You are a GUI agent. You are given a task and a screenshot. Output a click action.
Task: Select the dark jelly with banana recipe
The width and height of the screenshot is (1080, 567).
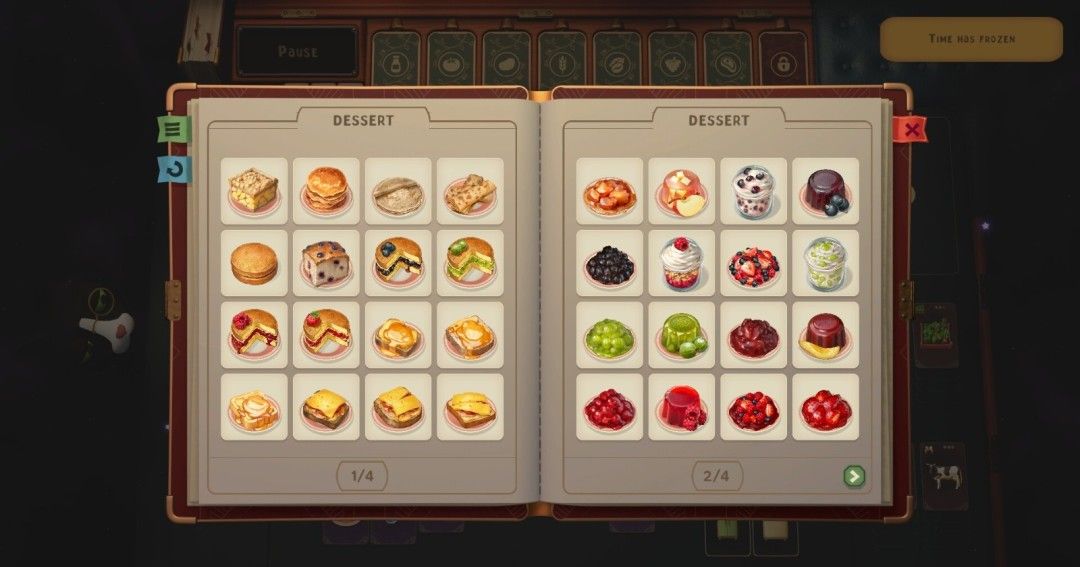[x=825, y=335]
